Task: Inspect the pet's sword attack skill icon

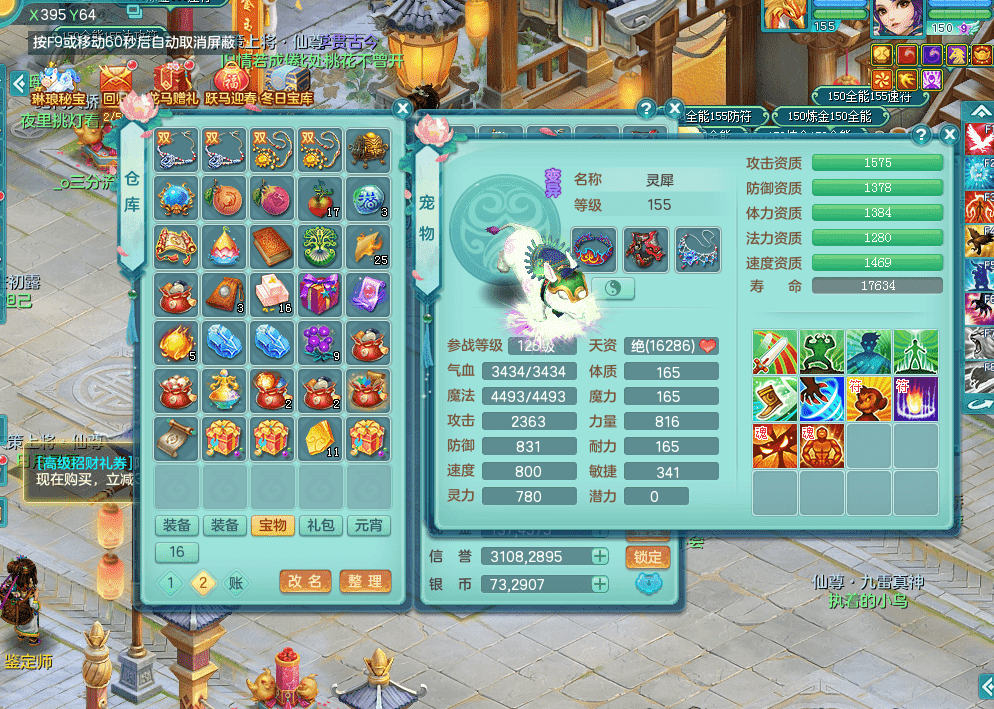Action: pos(775,353)
